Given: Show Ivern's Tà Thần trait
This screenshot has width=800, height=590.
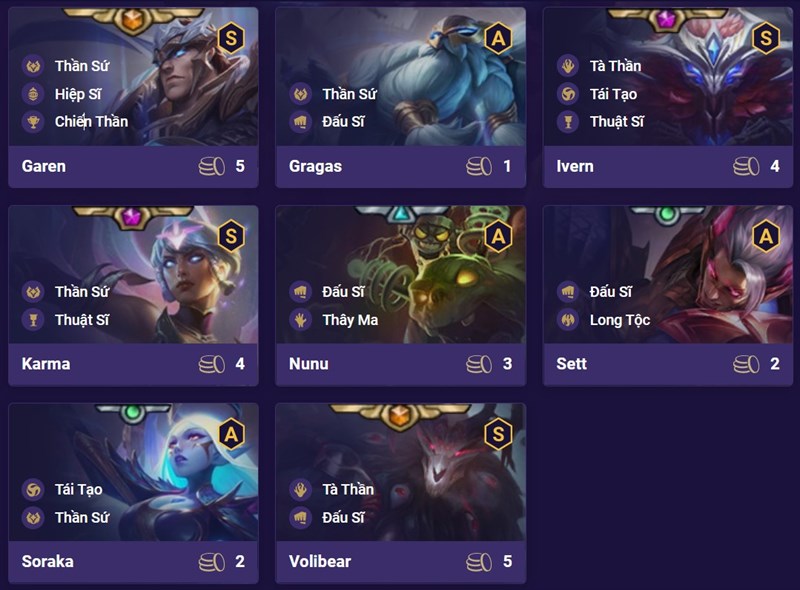Looking at the screenshot, I should pos(614,66).
